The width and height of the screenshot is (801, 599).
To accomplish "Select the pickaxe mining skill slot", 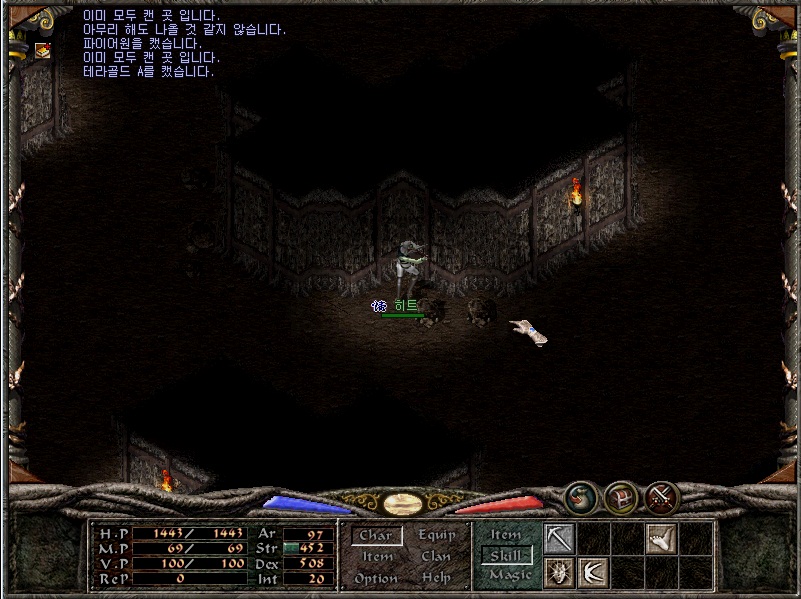I will (x=559, y=539).
